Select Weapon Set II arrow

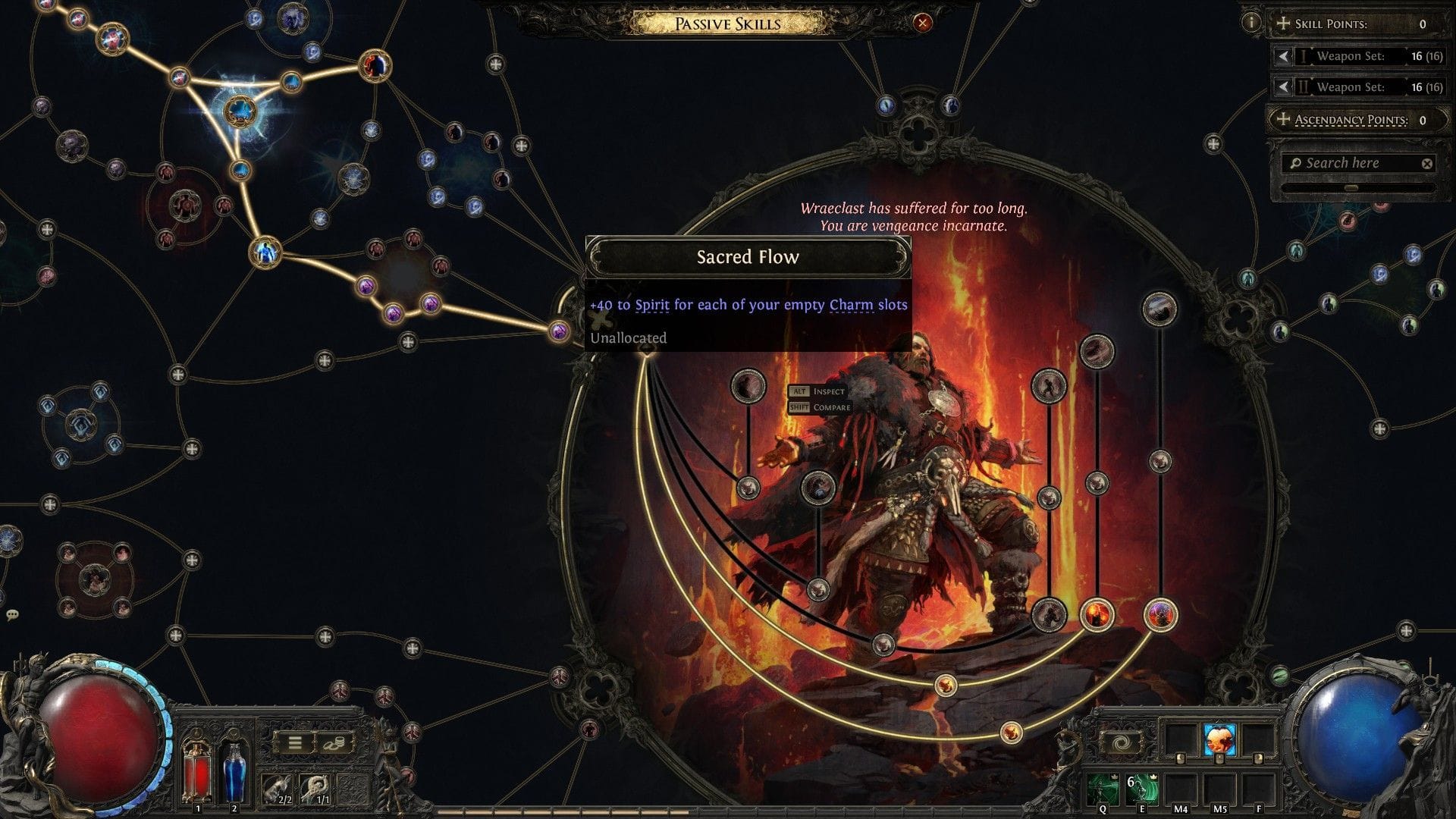(1282, 87)
